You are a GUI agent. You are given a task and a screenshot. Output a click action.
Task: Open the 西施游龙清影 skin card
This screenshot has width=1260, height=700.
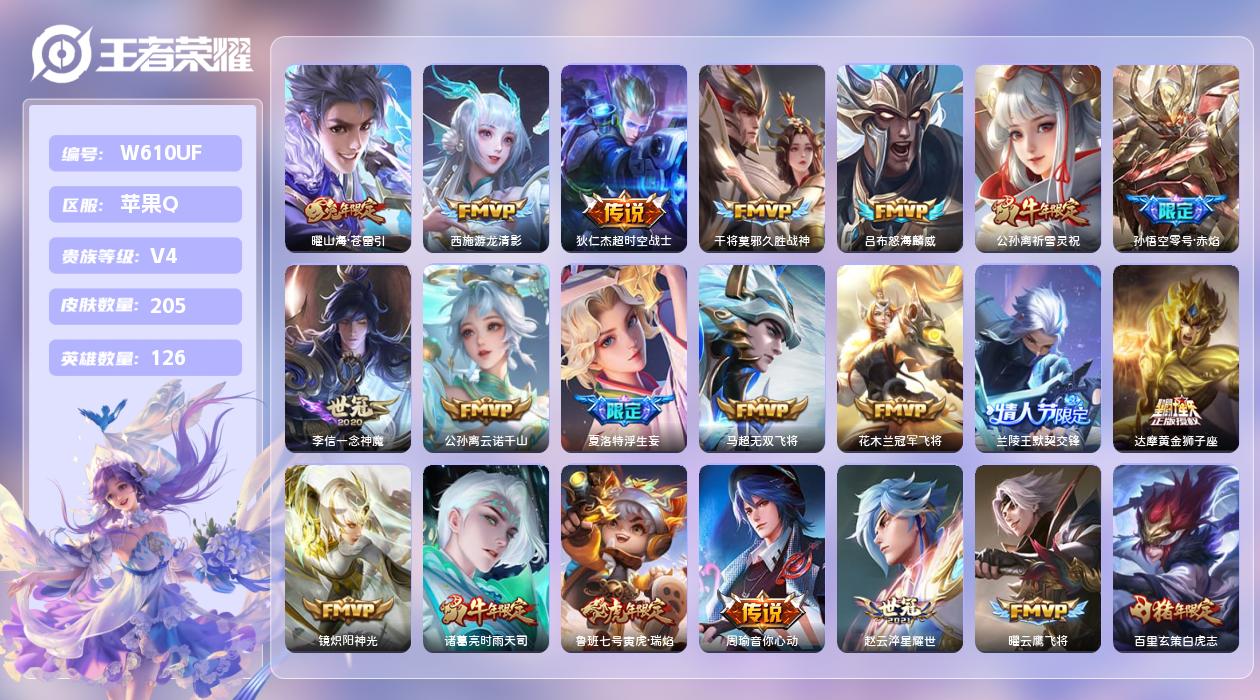coord(486,157)
